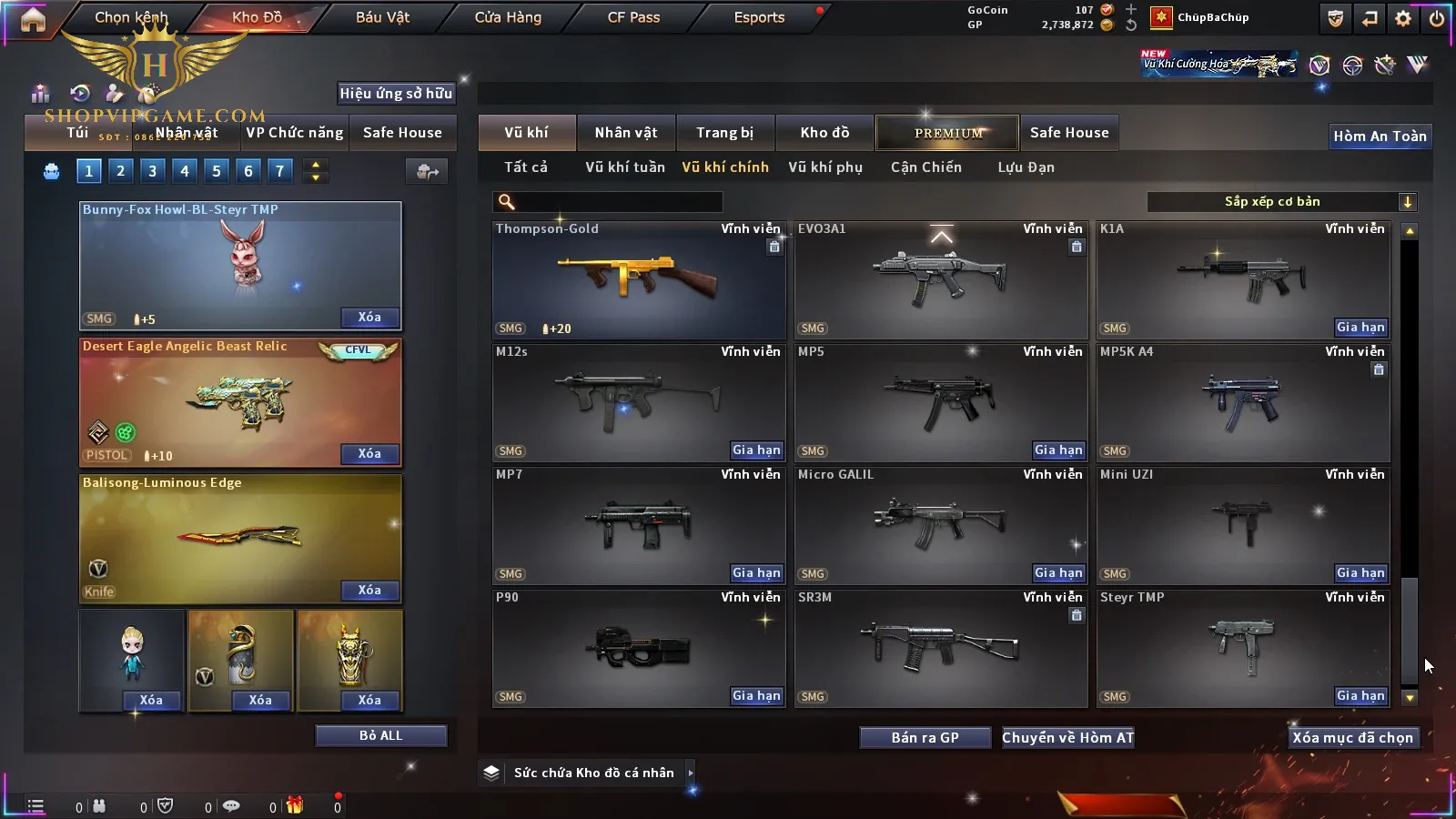
Task: Go to the Cửa Hàng shop
Action: point(508,17)
